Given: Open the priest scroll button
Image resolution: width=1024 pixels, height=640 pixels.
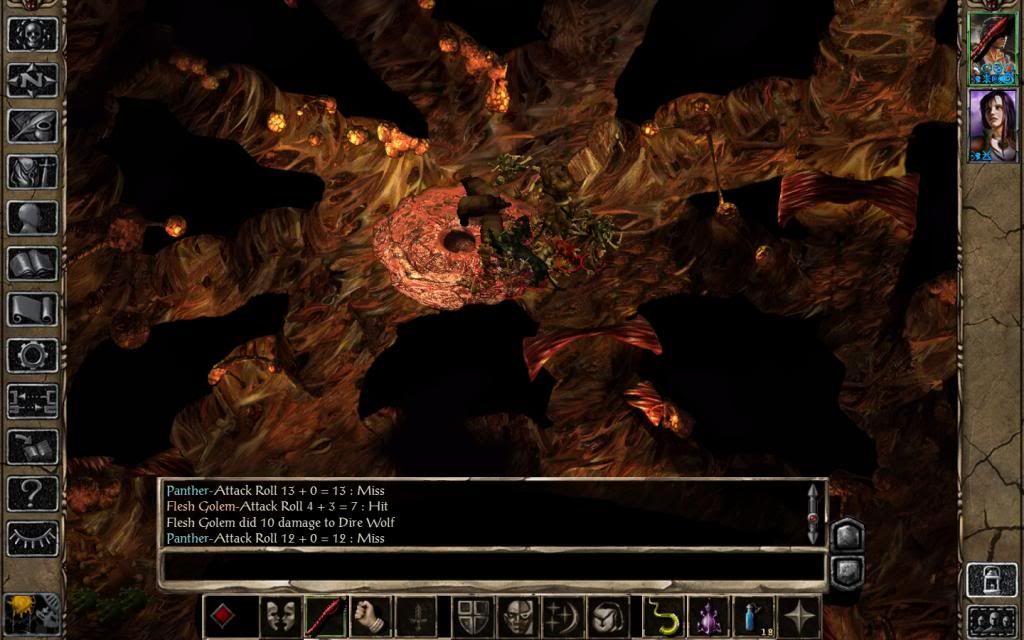Looking at the screenshot, I should click(32, 309).
